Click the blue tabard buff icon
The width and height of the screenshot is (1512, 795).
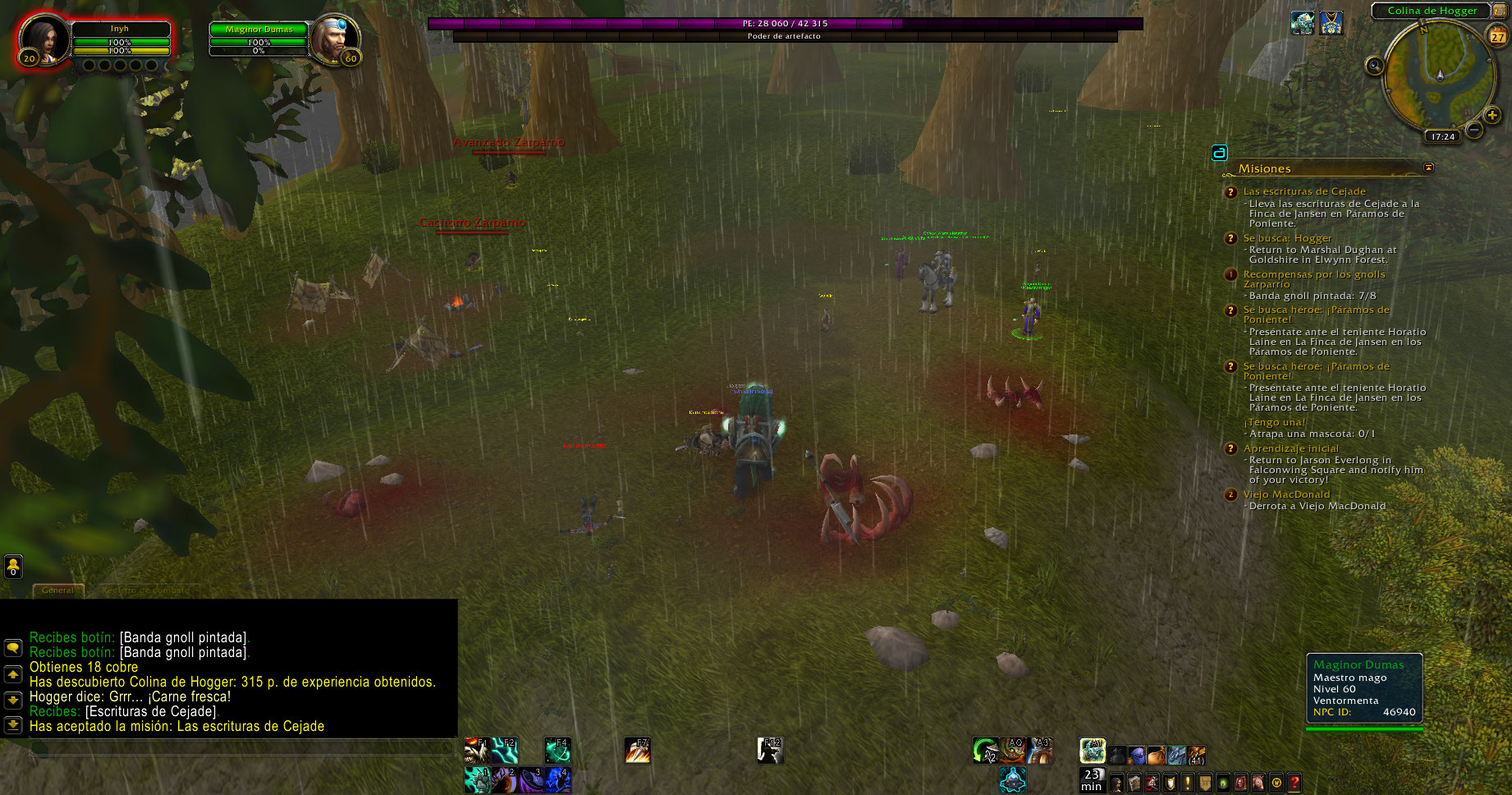point(1331,23)
